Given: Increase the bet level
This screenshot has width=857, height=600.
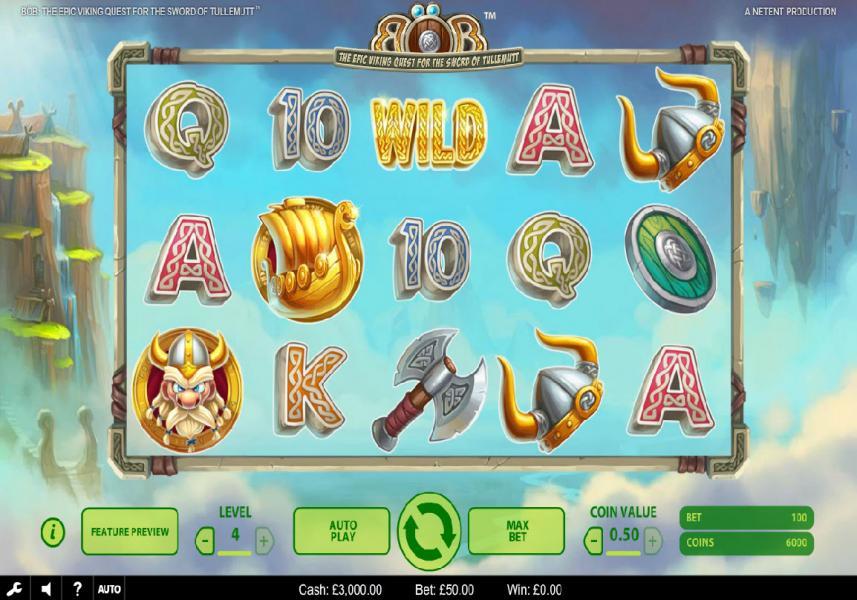Looking at the screenshot, I should tap(264, 542).
